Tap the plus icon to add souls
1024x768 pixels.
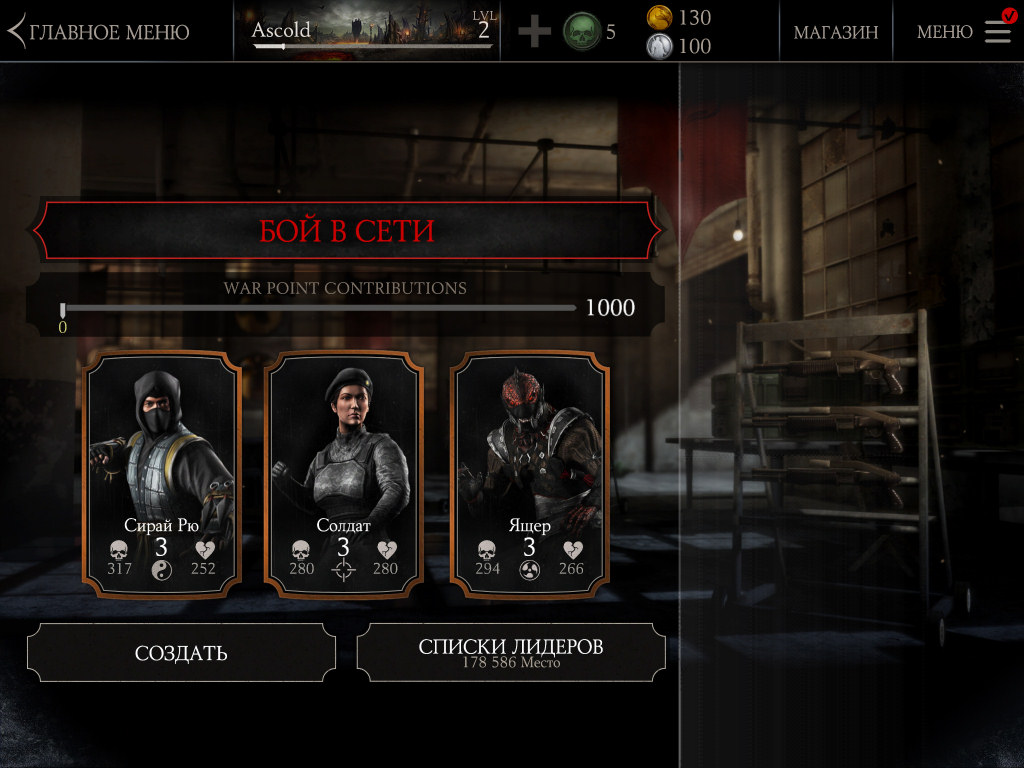coord(534,32)
